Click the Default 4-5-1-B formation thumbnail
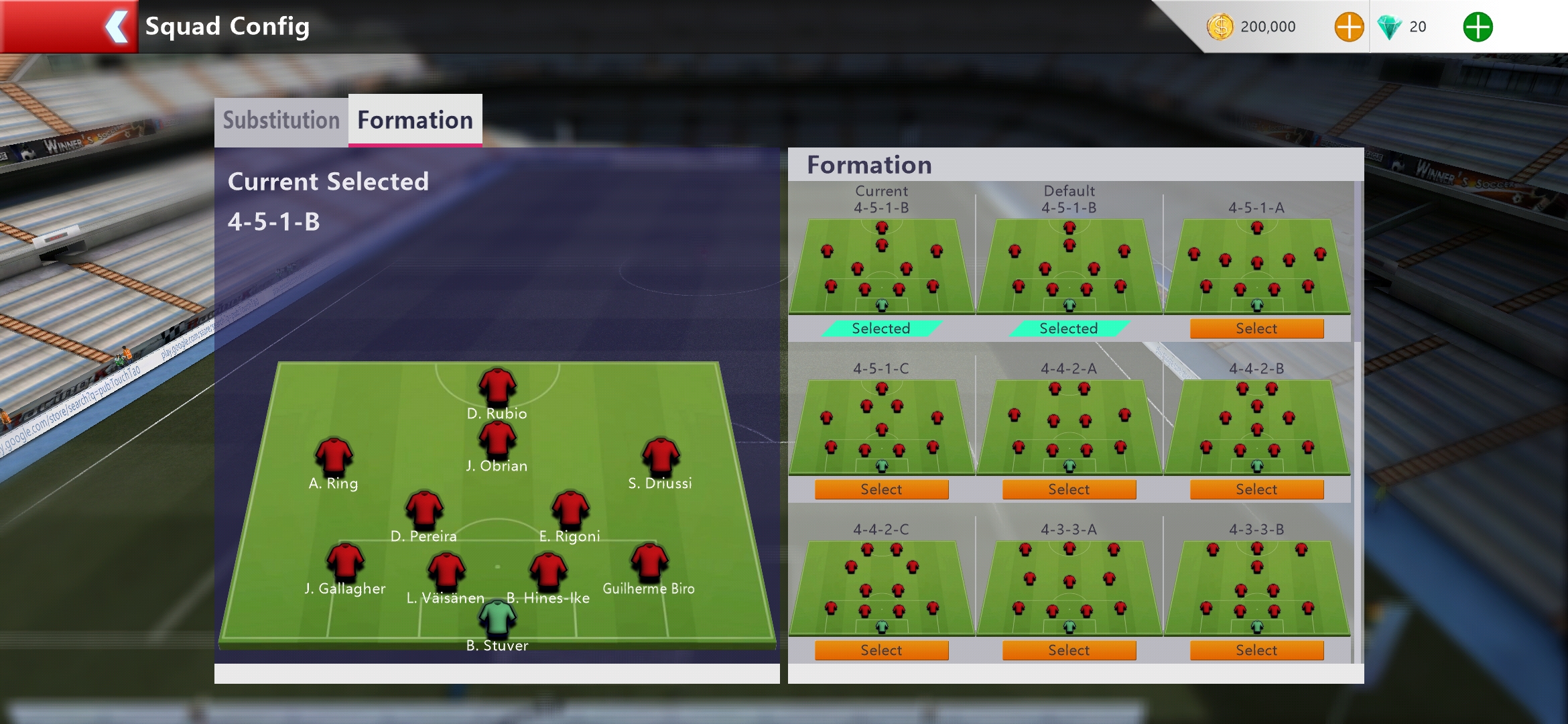 click(1069, 266)
